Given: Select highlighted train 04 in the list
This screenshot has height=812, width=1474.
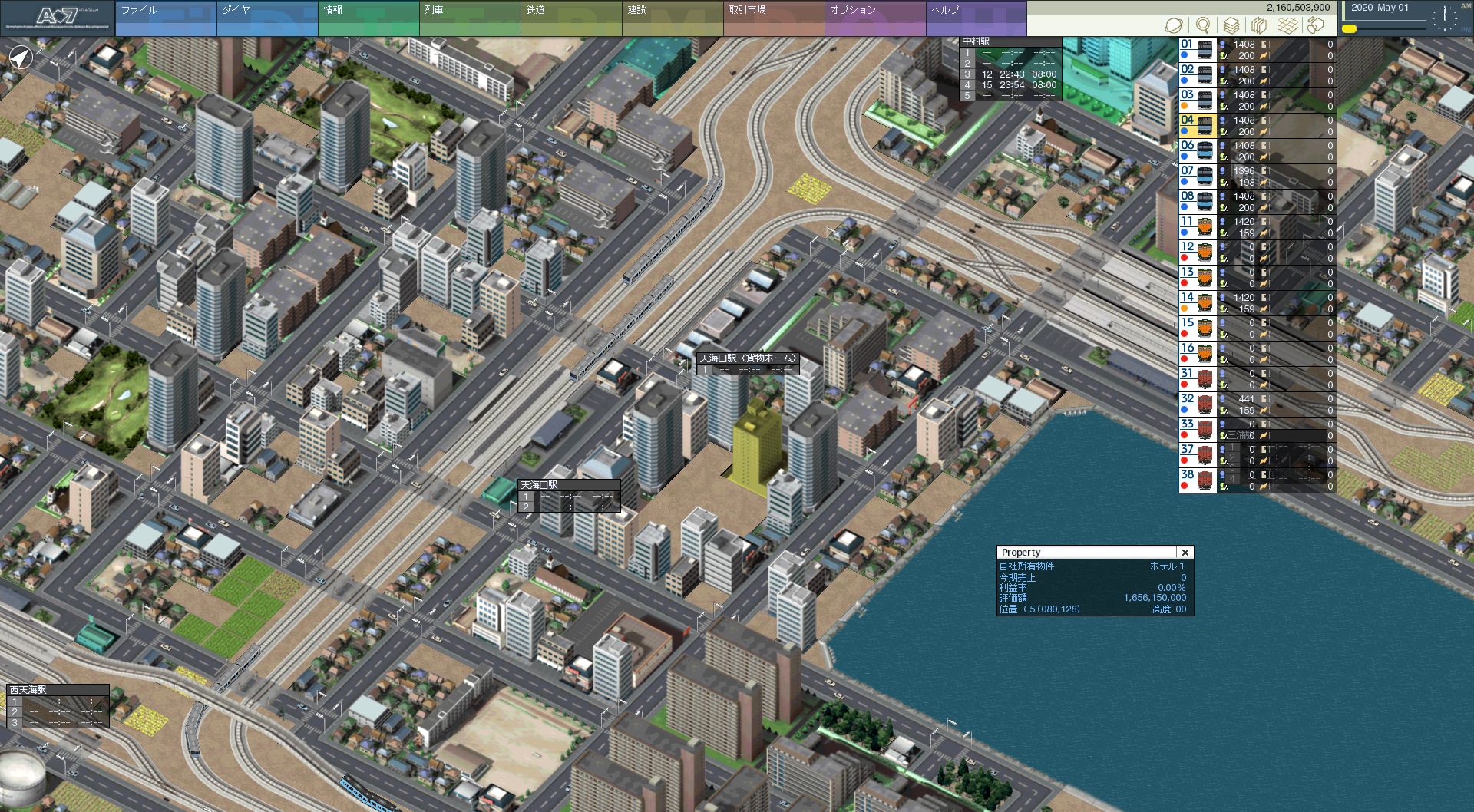Looking at the screenshot, I should click(1197, 126).
